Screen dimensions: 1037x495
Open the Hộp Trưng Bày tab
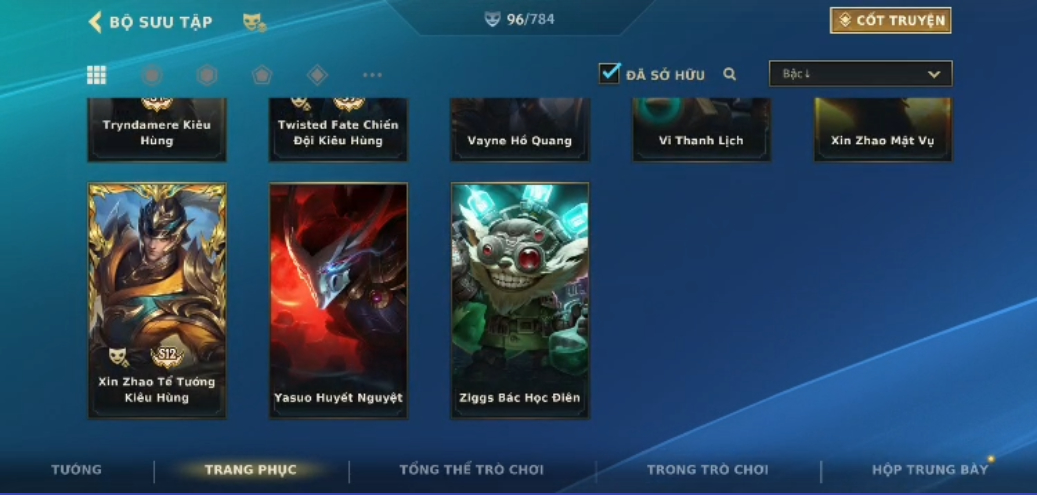(930, 470)
